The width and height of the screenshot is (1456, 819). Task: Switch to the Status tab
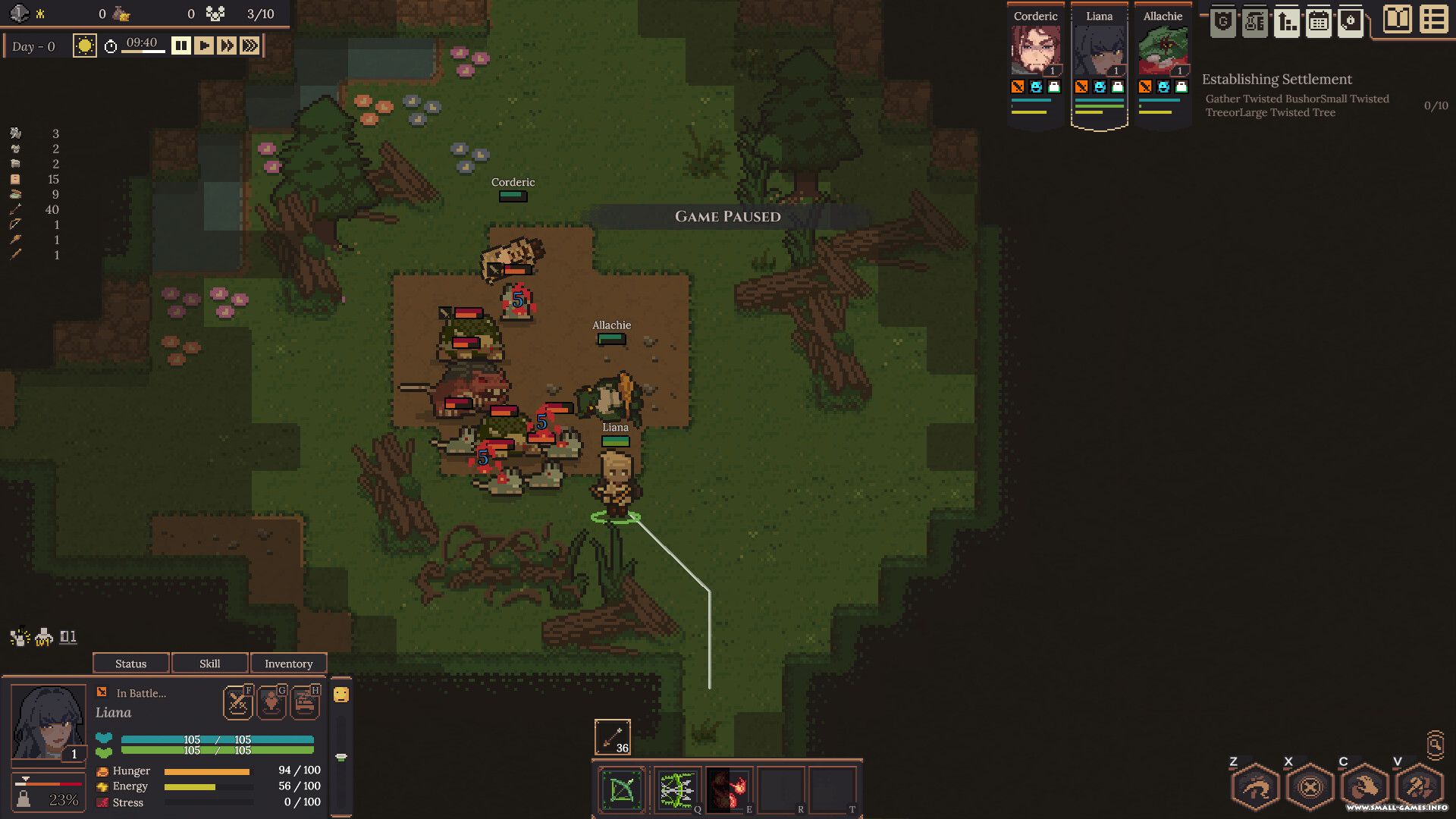coord(130,664)
